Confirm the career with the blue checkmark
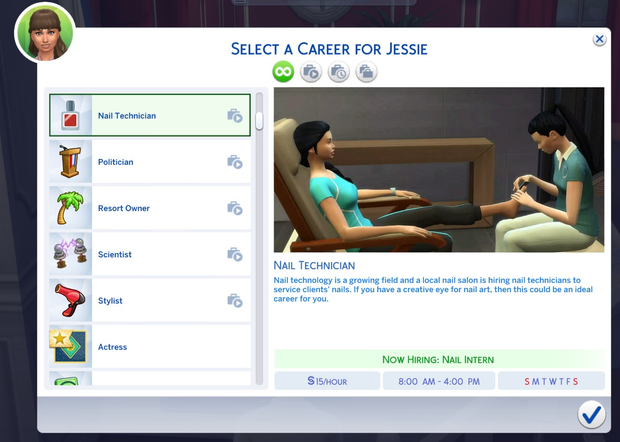Screen dimensions: 620x442 point(591,413)
